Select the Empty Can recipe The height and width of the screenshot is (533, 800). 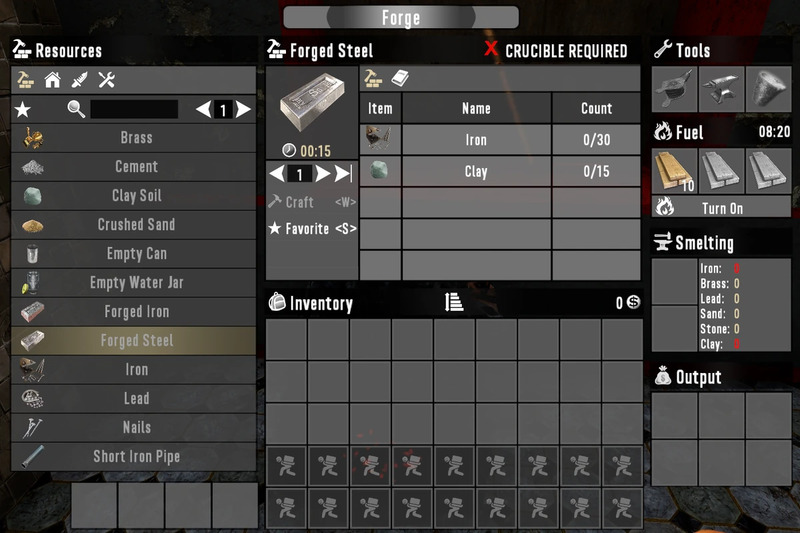tap(135, 254)
